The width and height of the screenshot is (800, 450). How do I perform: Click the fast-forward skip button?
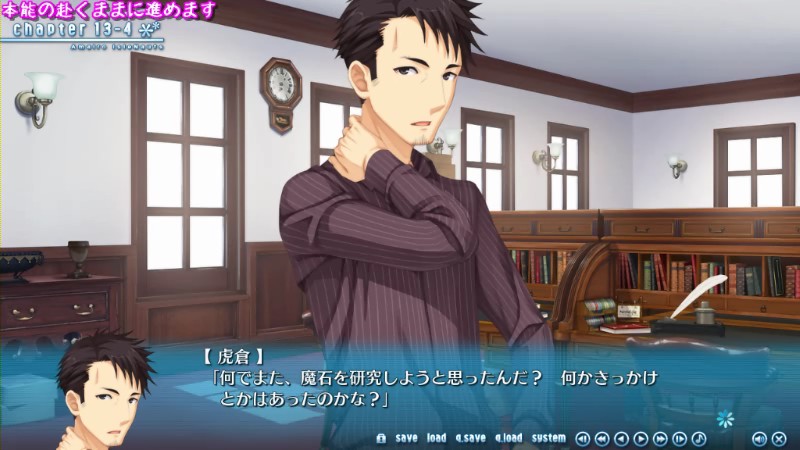pos(660,438)
